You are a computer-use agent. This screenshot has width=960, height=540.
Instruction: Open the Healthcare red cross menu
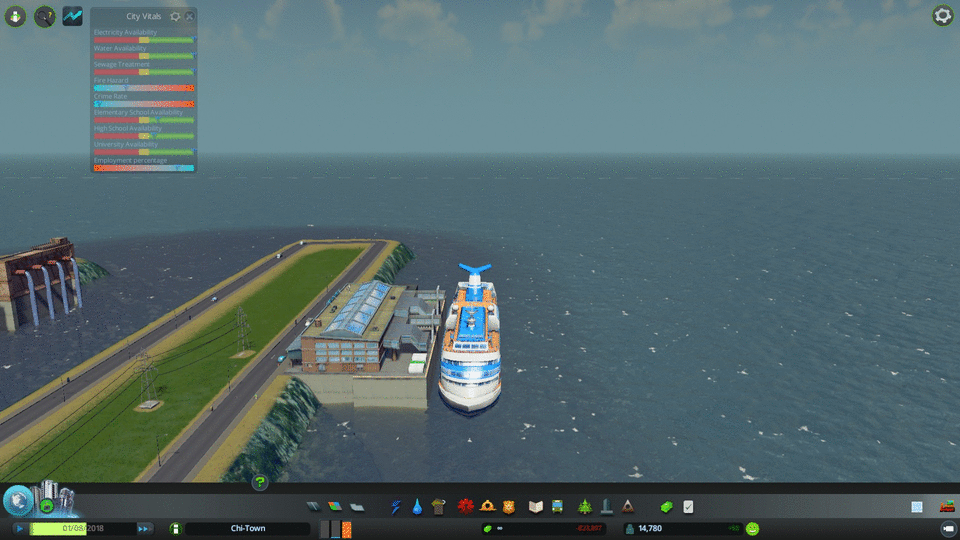pyautogui.click(x=465, y=507)
